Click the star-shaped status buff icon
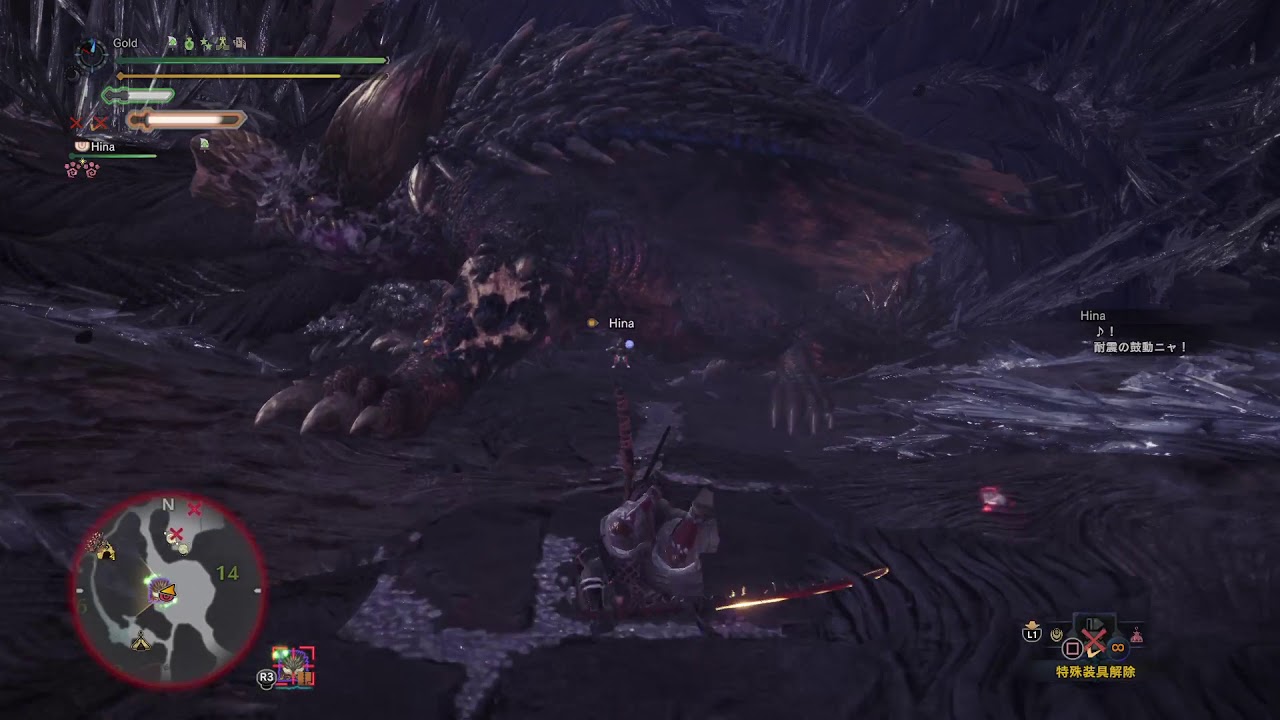Viewport: 1280px width, 720px height. (206, 44)
